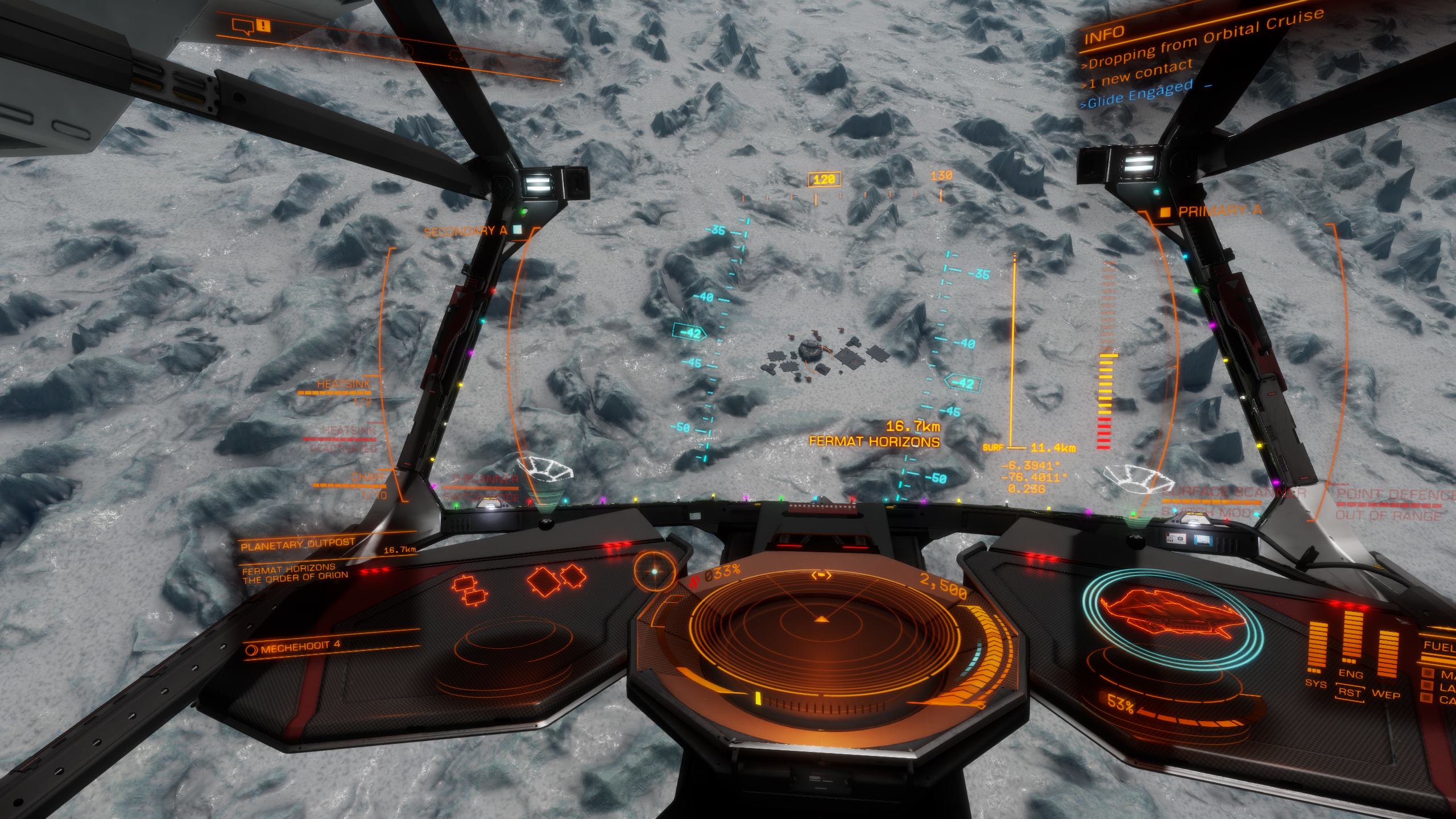Select the Point Defence module entry

pyautogui.click(x=1395, y=495)
